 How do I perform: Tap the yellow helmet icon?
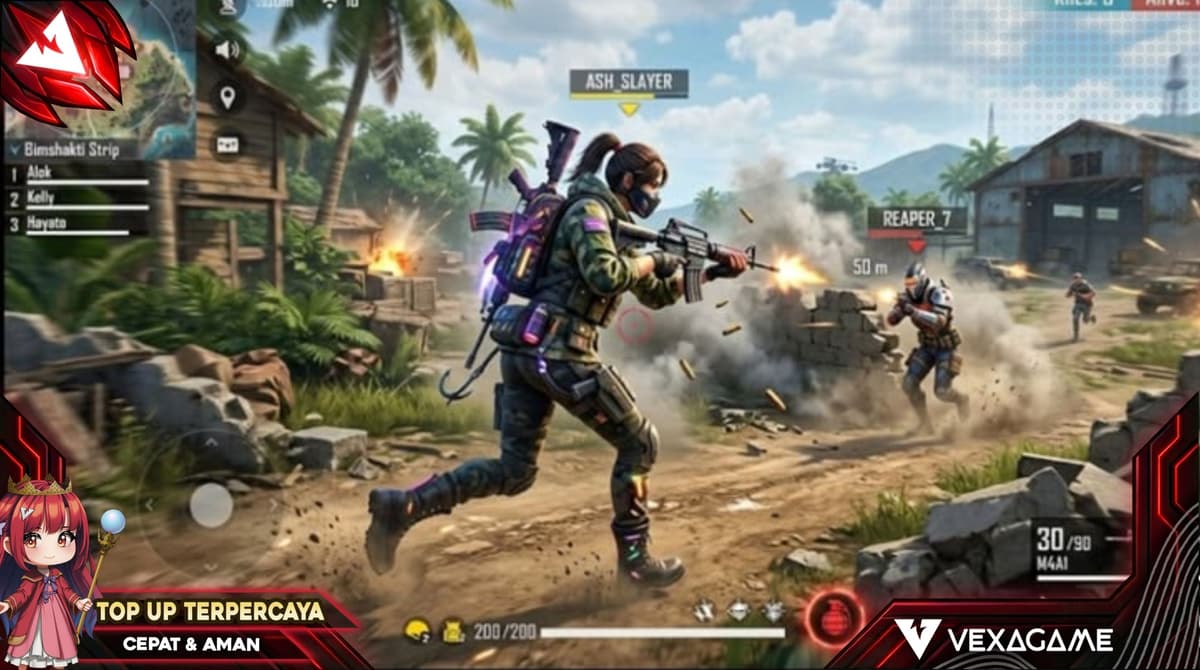(x=416, y=631)
